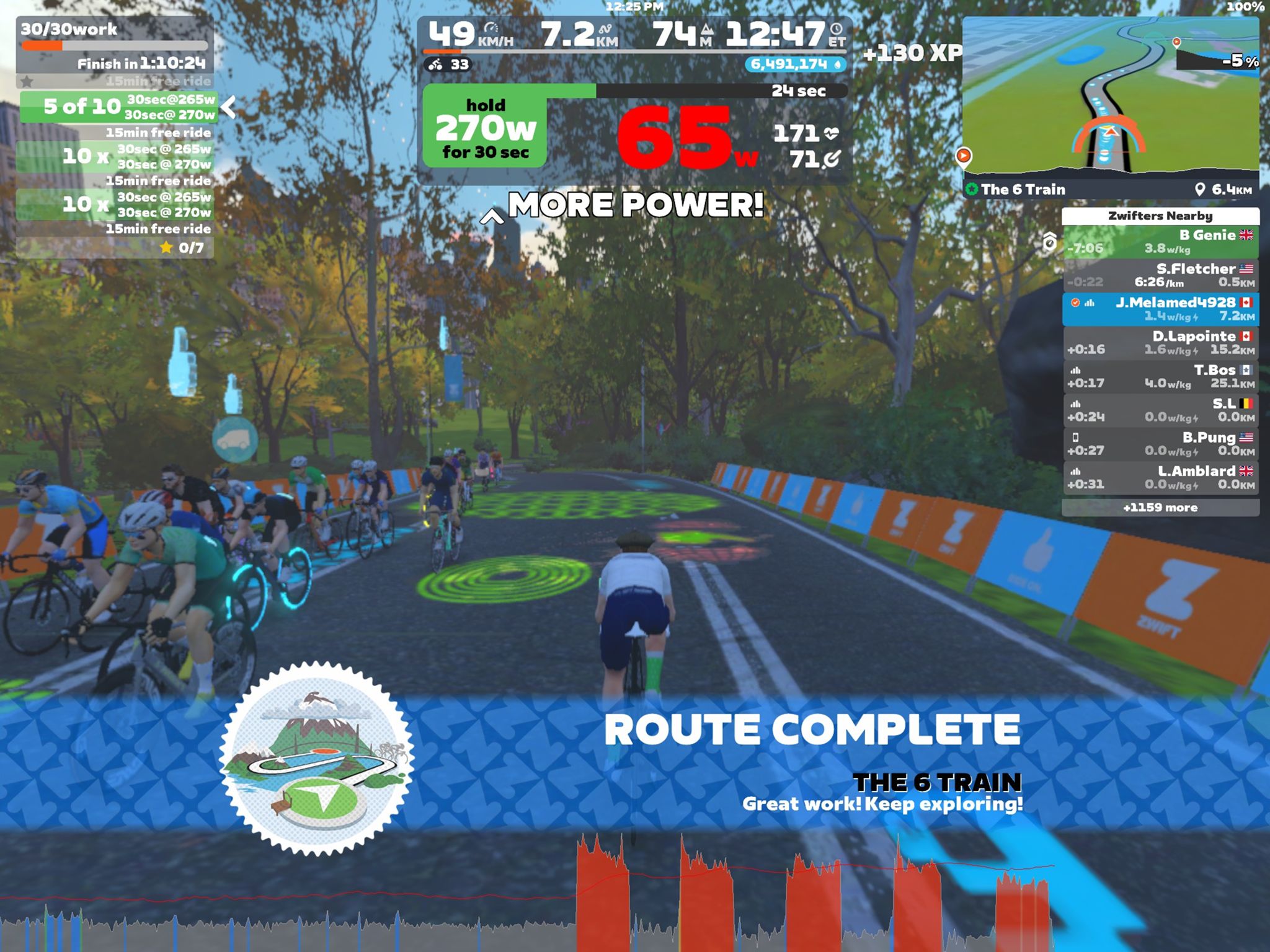Viewport: 1270px width, 952px height.
Task: Select rider T.Bos from the list
Action: (x=1160, y=376)
